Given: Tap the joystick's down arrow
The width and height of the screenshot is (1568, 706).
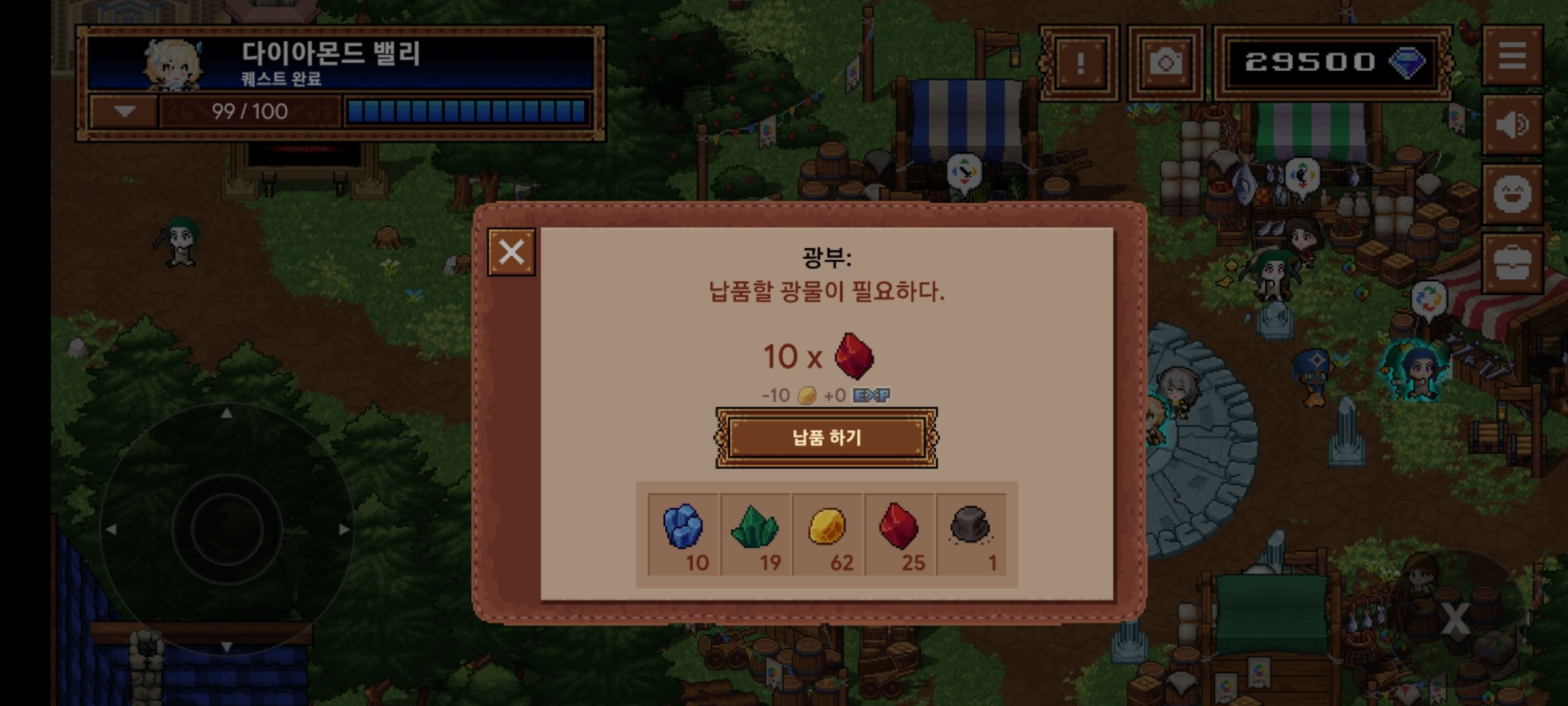Looking at the screenshot, I should (227, 647).
